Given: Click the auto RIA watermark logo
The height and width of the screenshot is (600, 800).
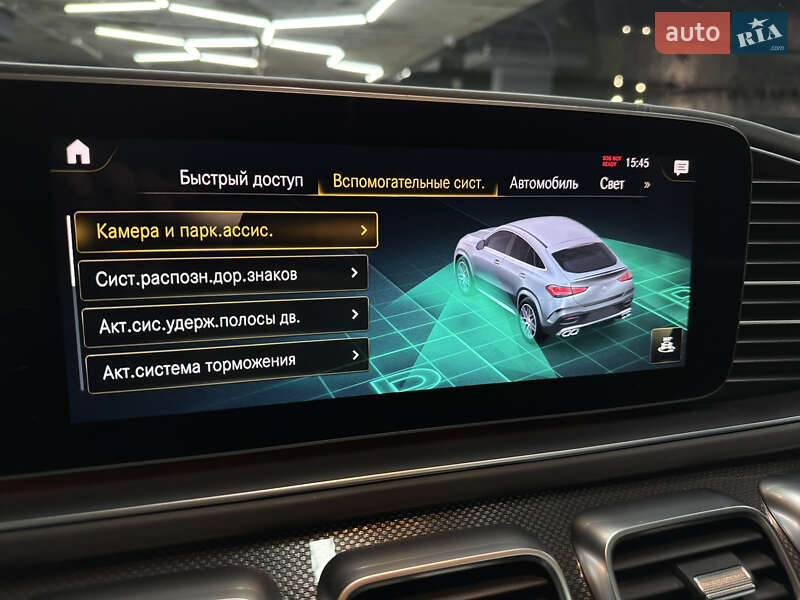Looking at the screenshot, I should (720, 33).
